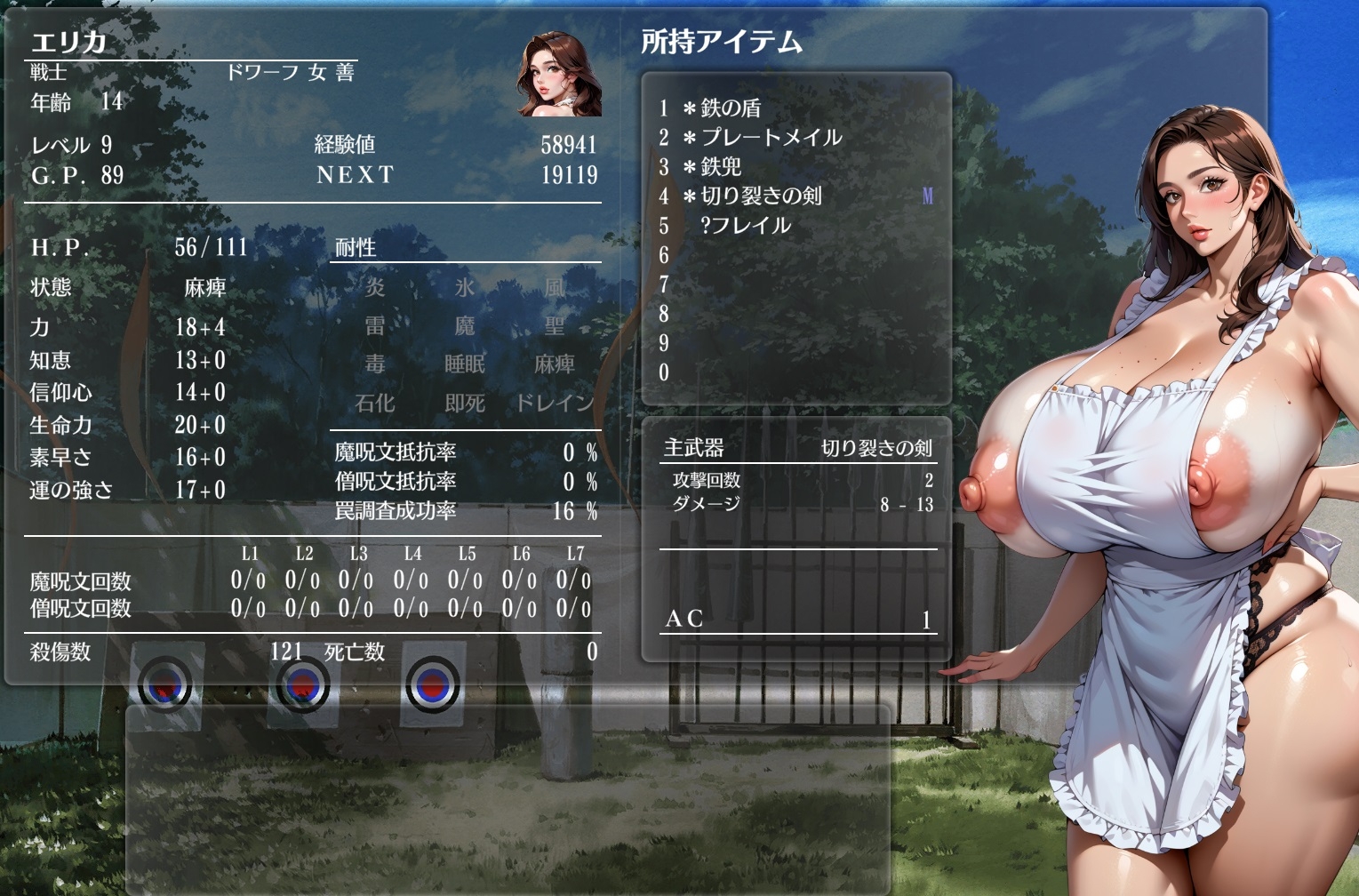Pick 切り裂きの剣 in the item list
Viewport: 1359px width, 896px height.
[x=760, y=196]
